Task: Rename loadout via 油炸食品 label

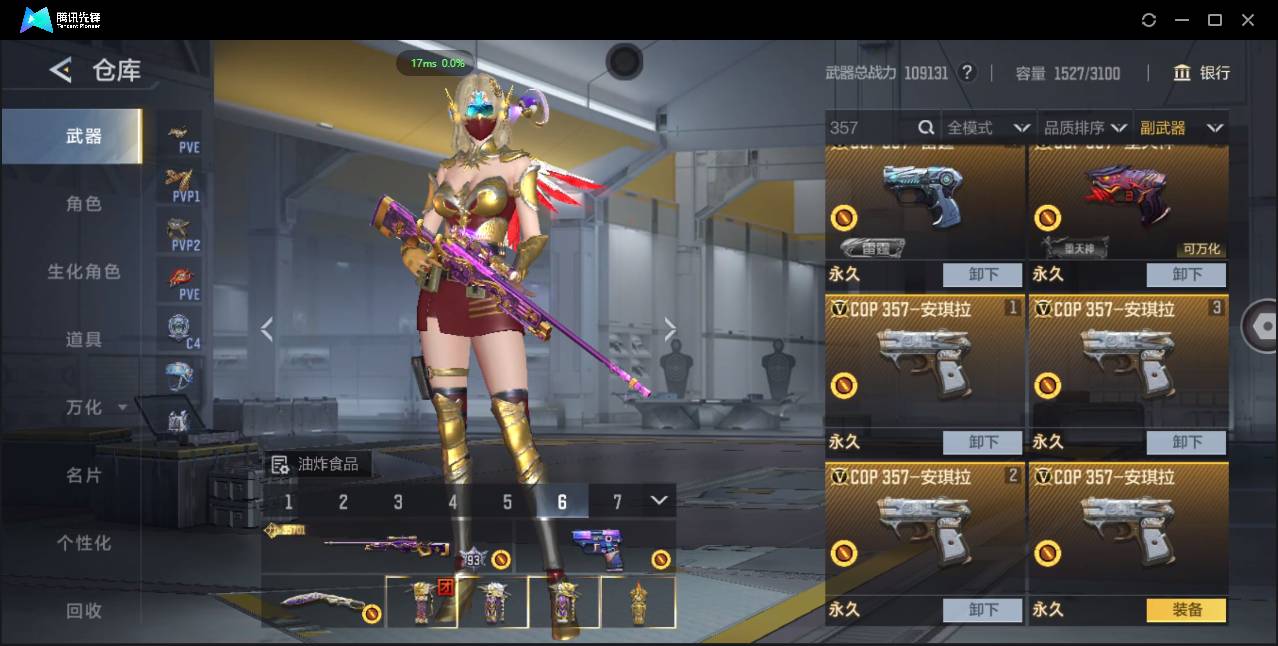Action: pyautogui.click(x=320, y=464)
